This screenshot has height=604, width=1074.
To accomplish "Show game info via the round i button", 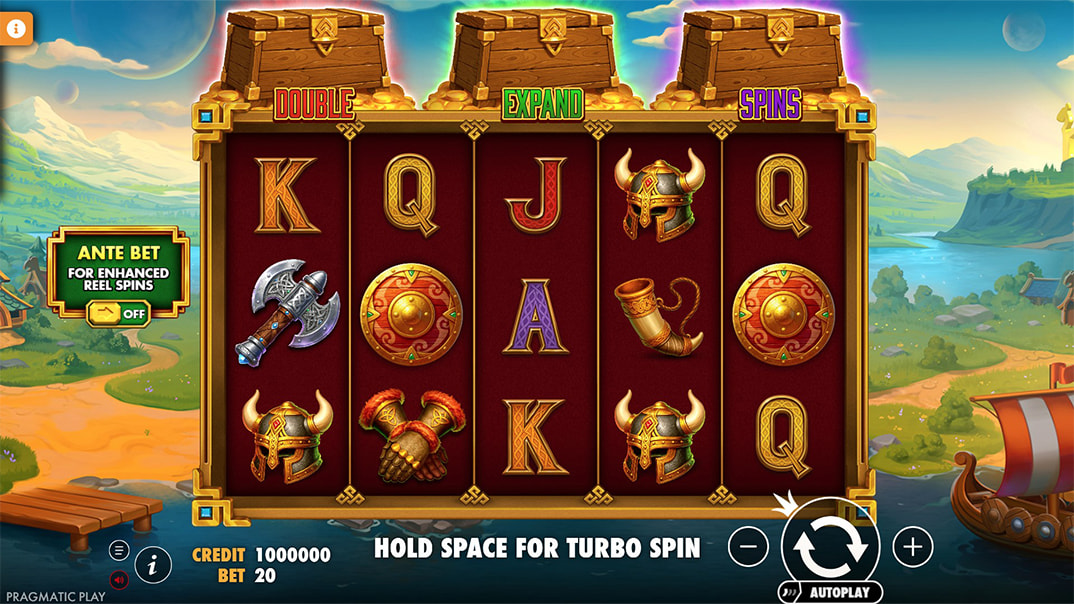I will [153, 565].
